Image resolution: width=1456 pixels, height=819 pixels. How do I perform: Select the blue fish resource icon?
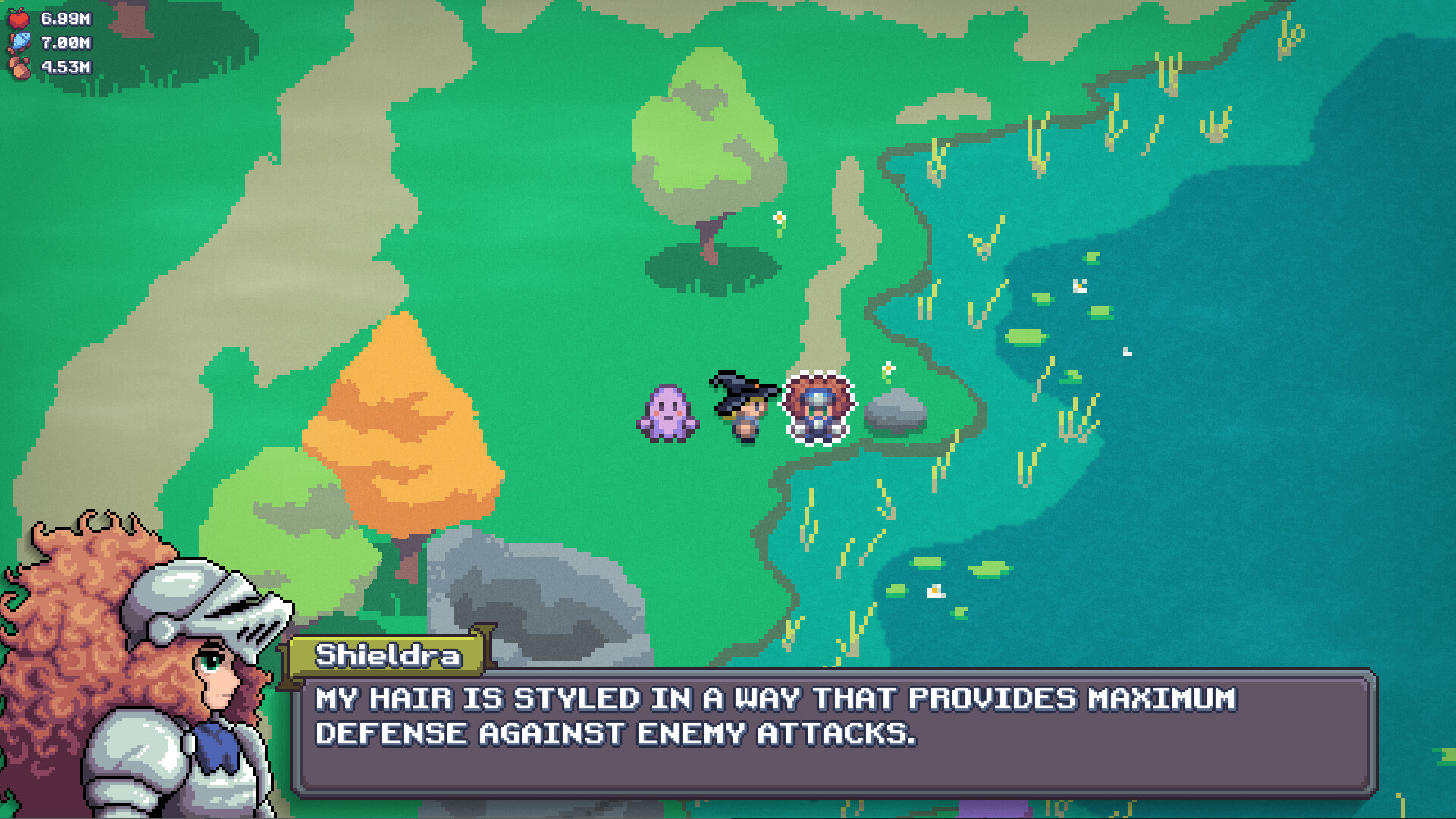tap(21, 42)
